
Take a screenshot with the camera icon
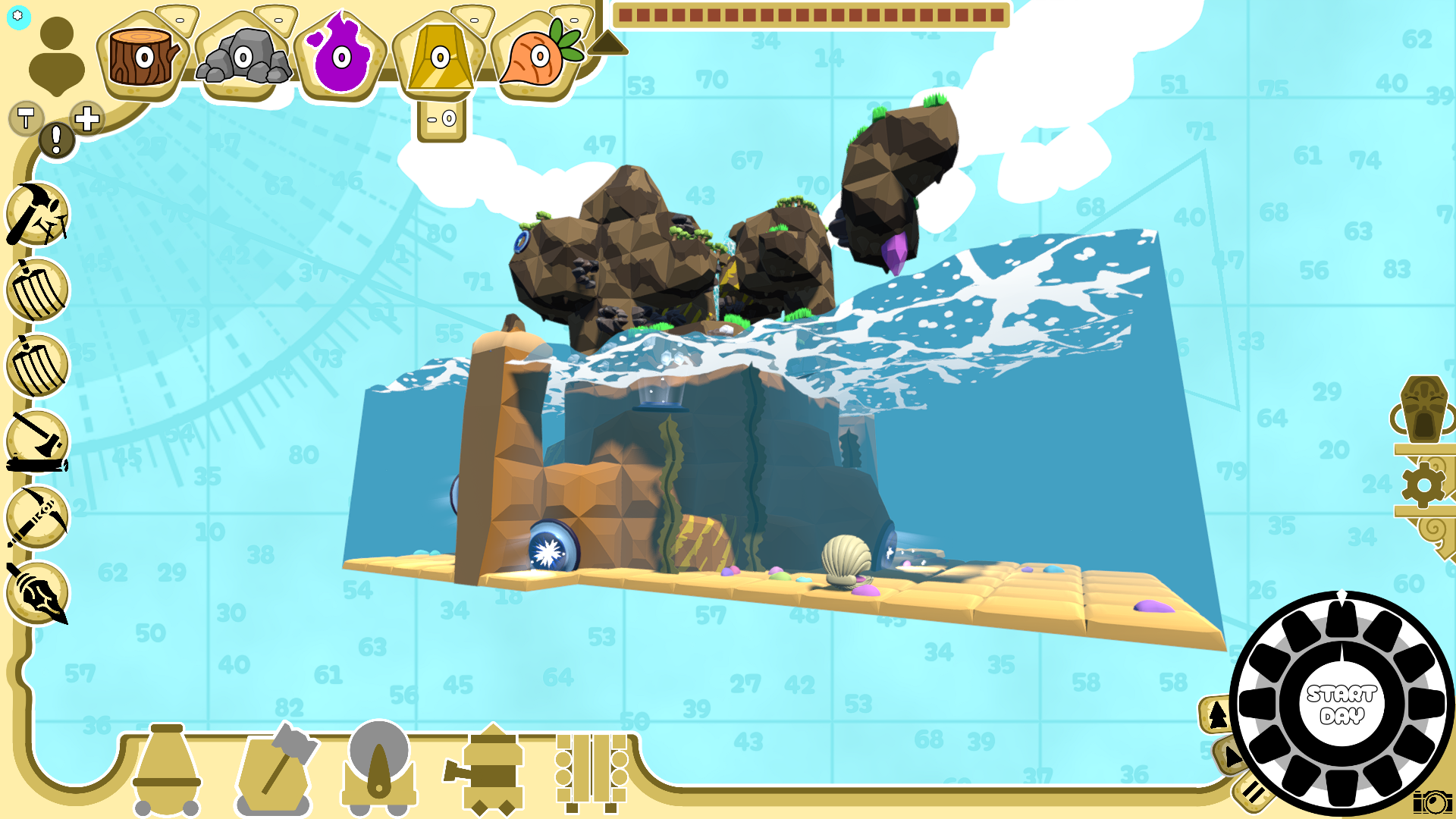click(x=1432, y=802)
